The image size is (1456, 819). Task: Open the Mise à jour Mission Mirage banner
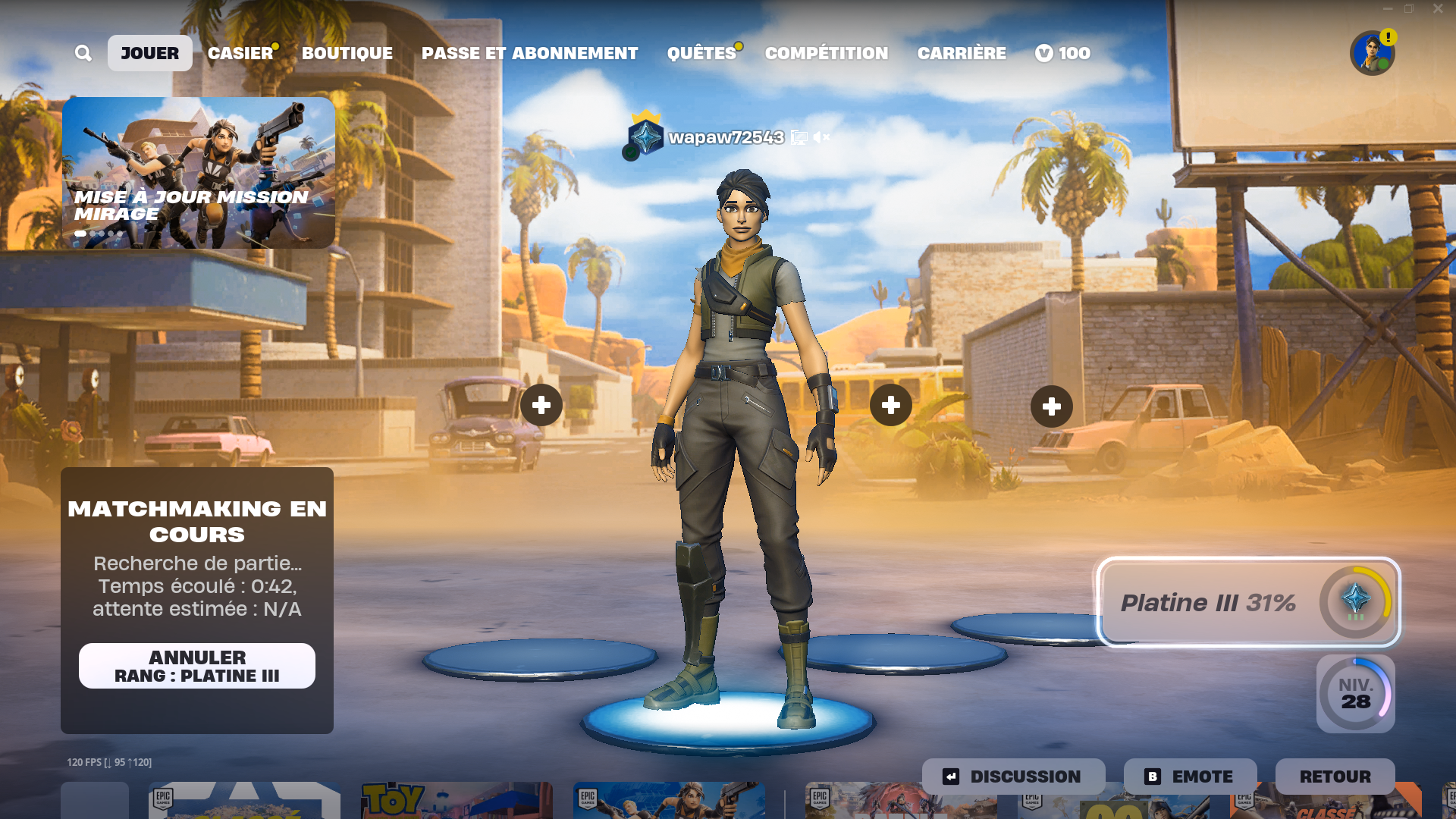click(x=199, y=173)
